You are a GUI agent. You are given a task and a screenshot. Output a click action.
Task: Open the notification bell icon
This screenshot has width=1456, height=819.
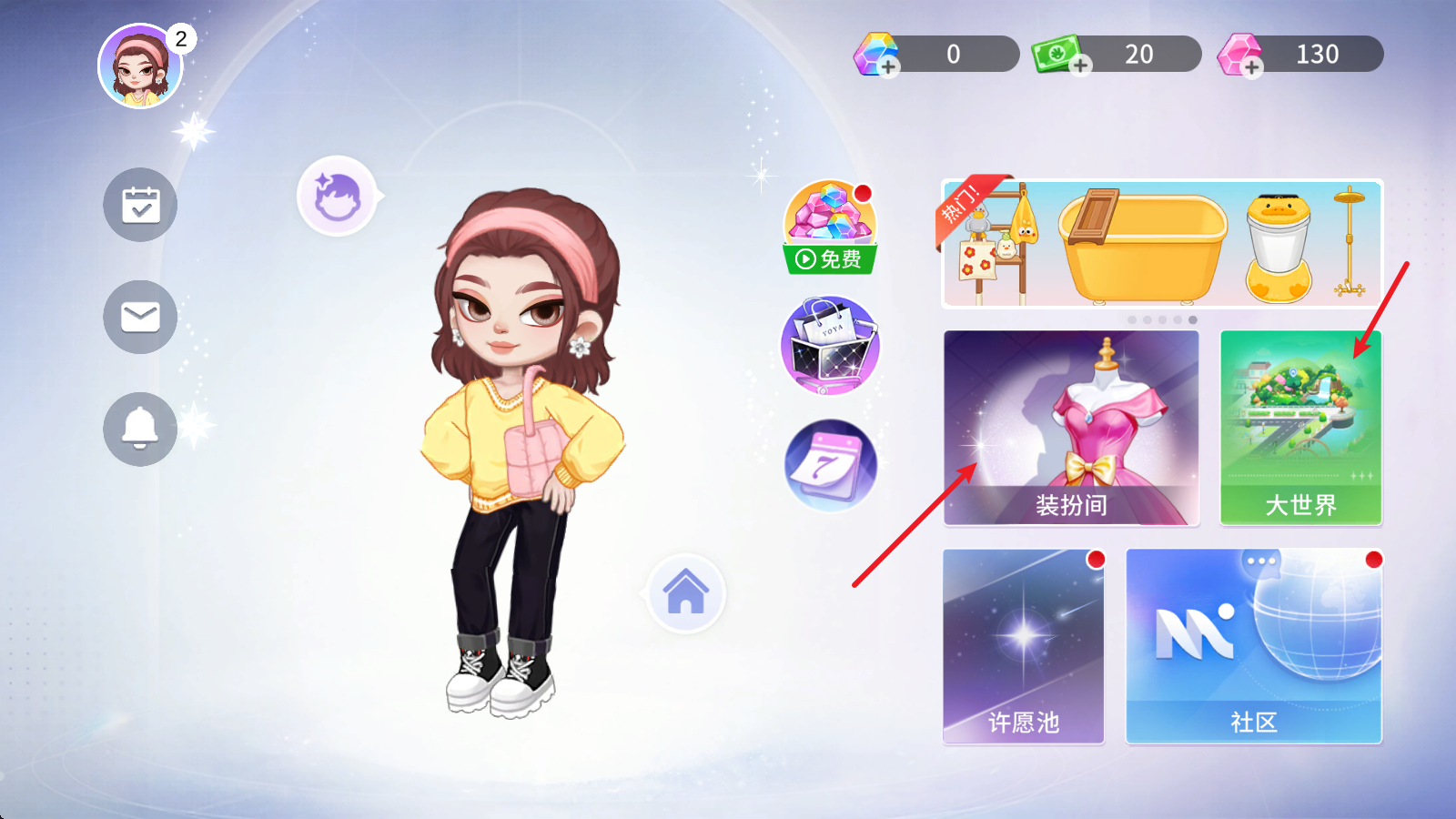point(139,429)
